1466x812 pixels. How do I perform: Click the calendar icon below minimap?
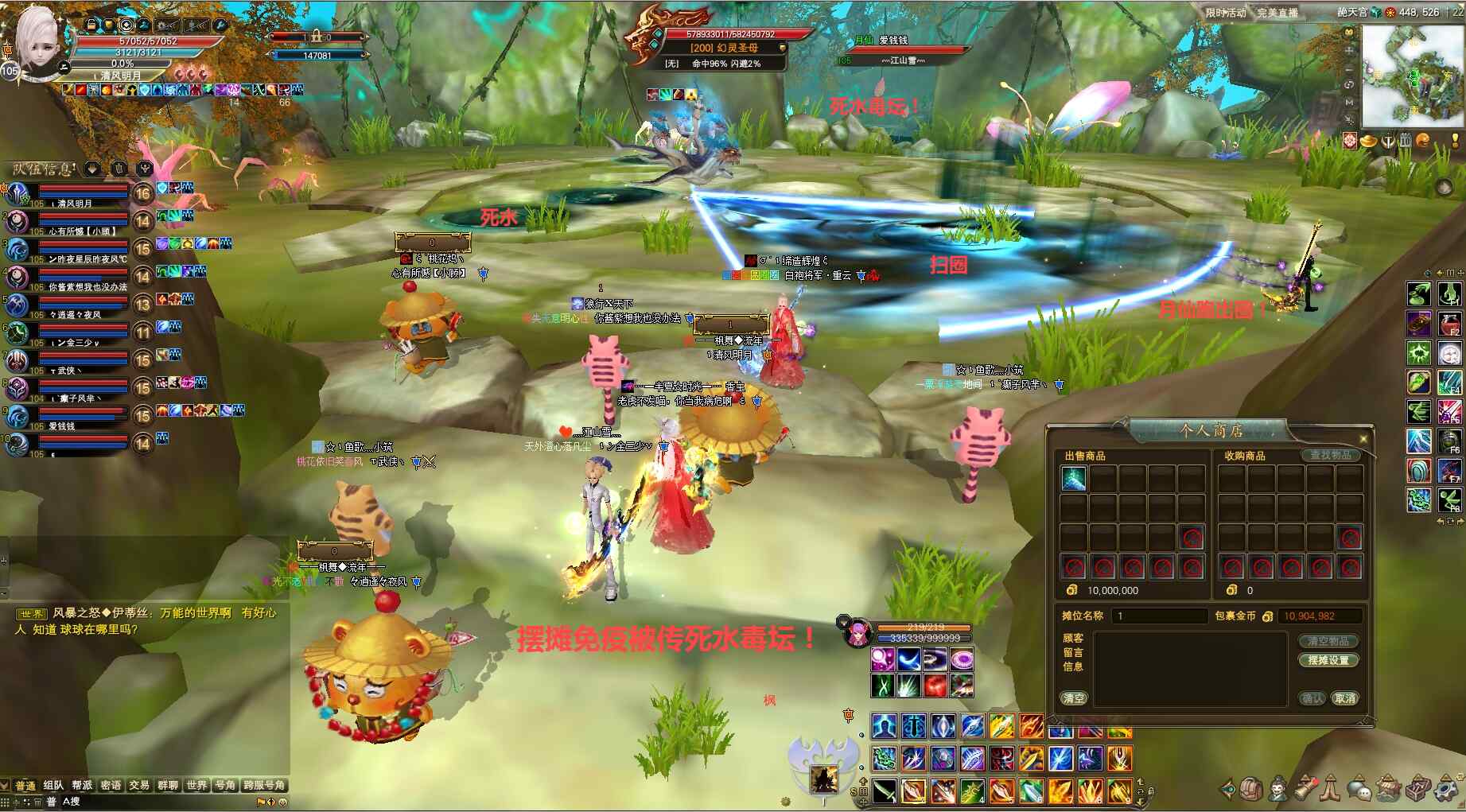[1406, 142]
